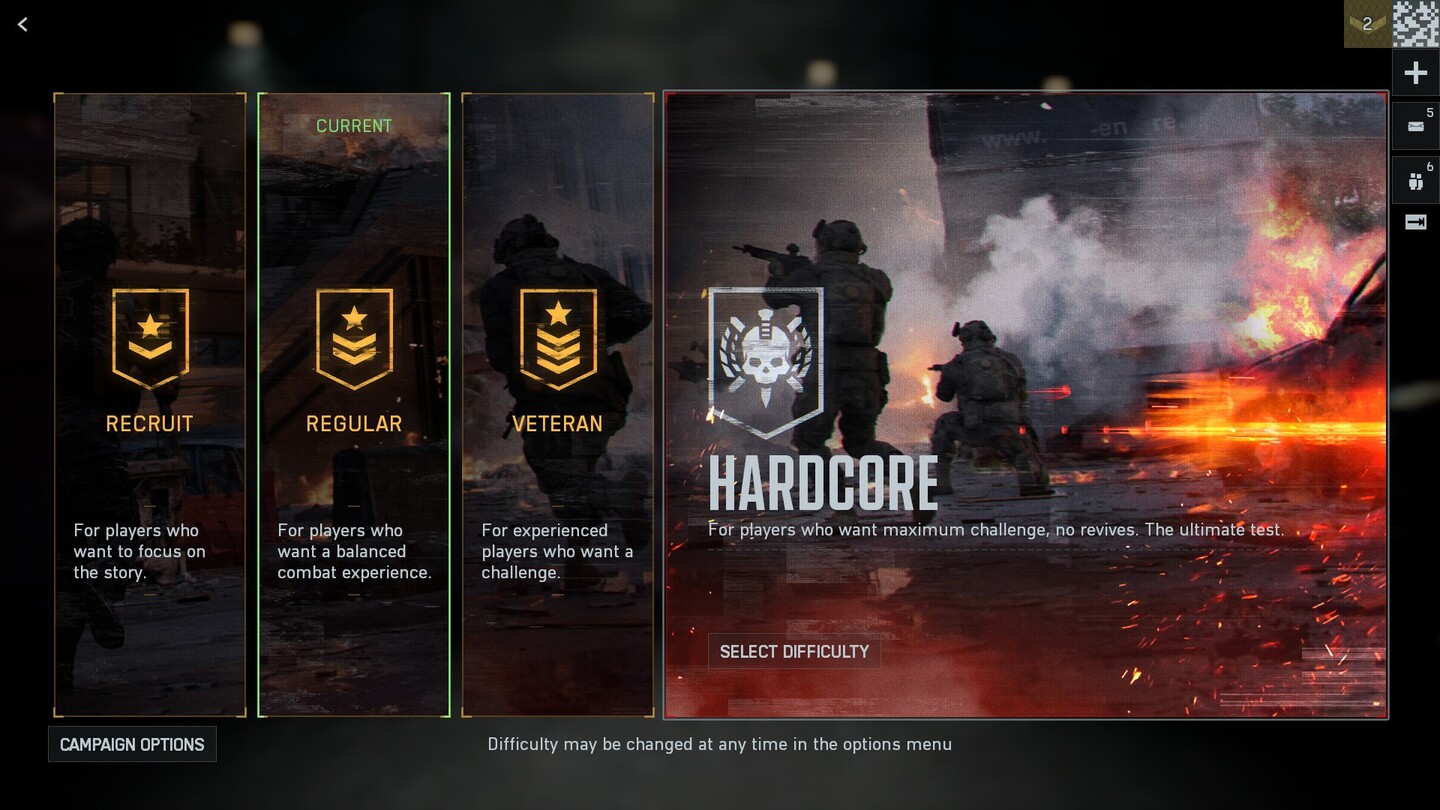Click the level 2 rank chevron emblem

click(x=1368, y=24)
